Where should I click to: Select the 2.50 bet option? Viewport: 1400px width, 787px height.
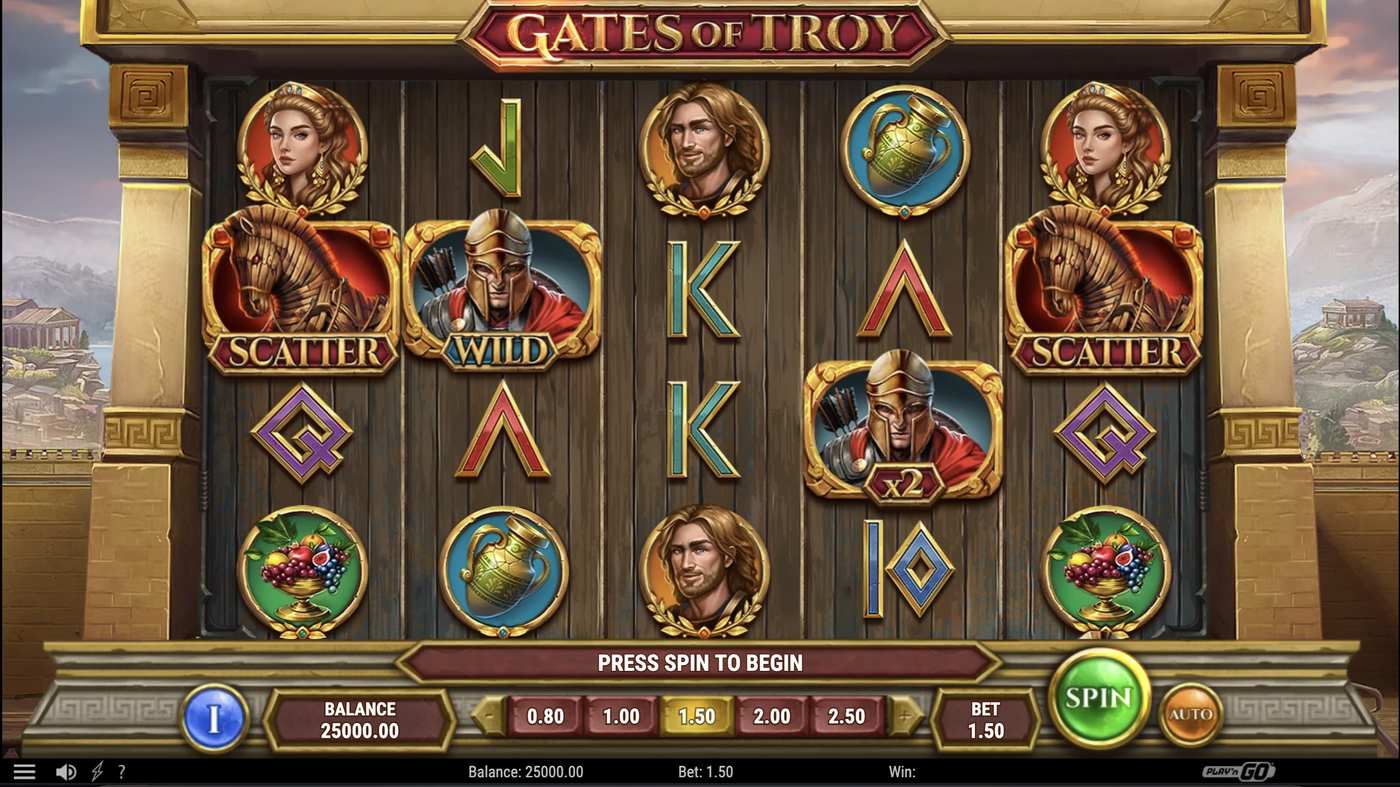click(848, 716)
